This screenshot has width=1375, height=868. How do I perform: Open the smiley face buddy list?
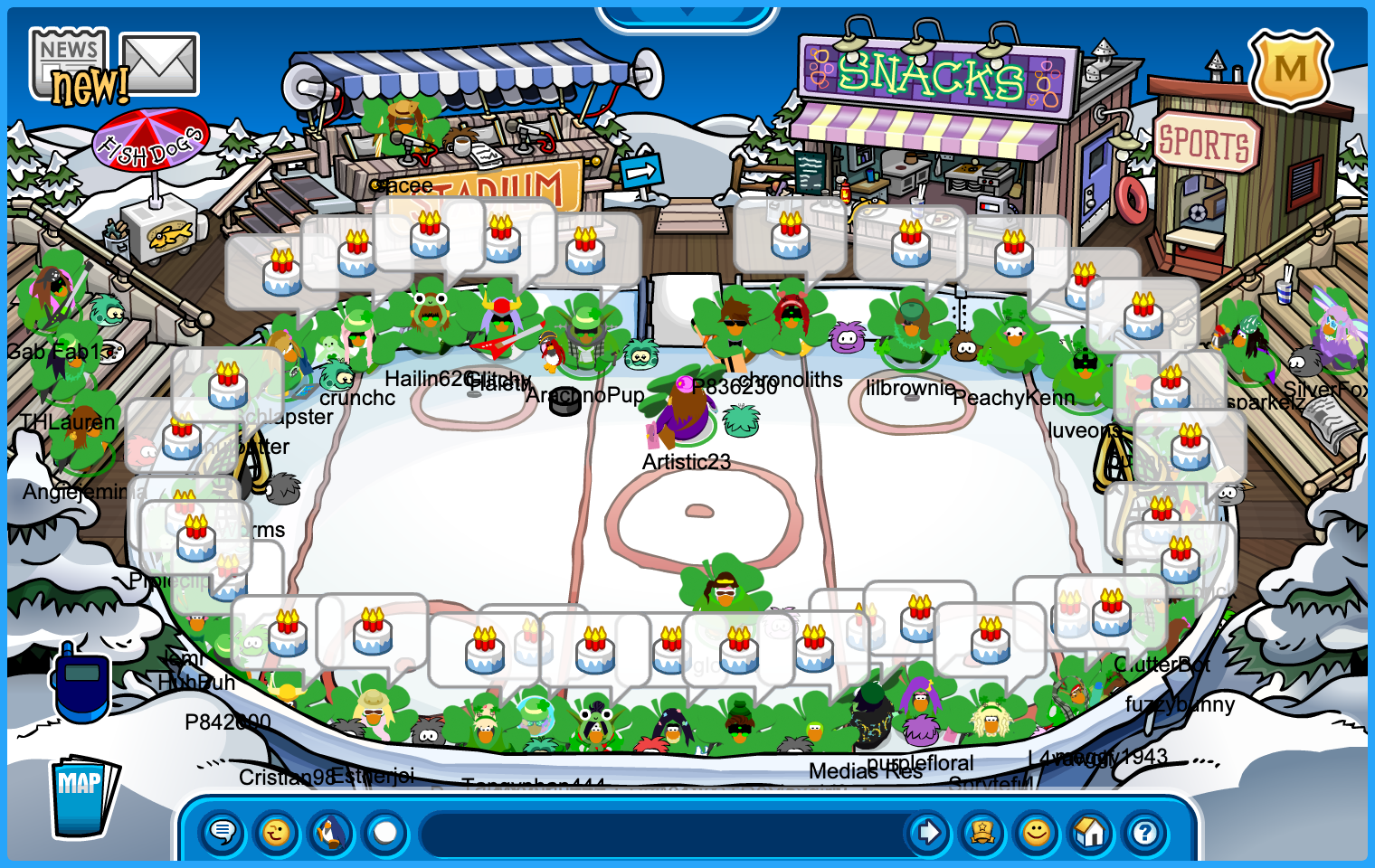tap(1037, 832)
